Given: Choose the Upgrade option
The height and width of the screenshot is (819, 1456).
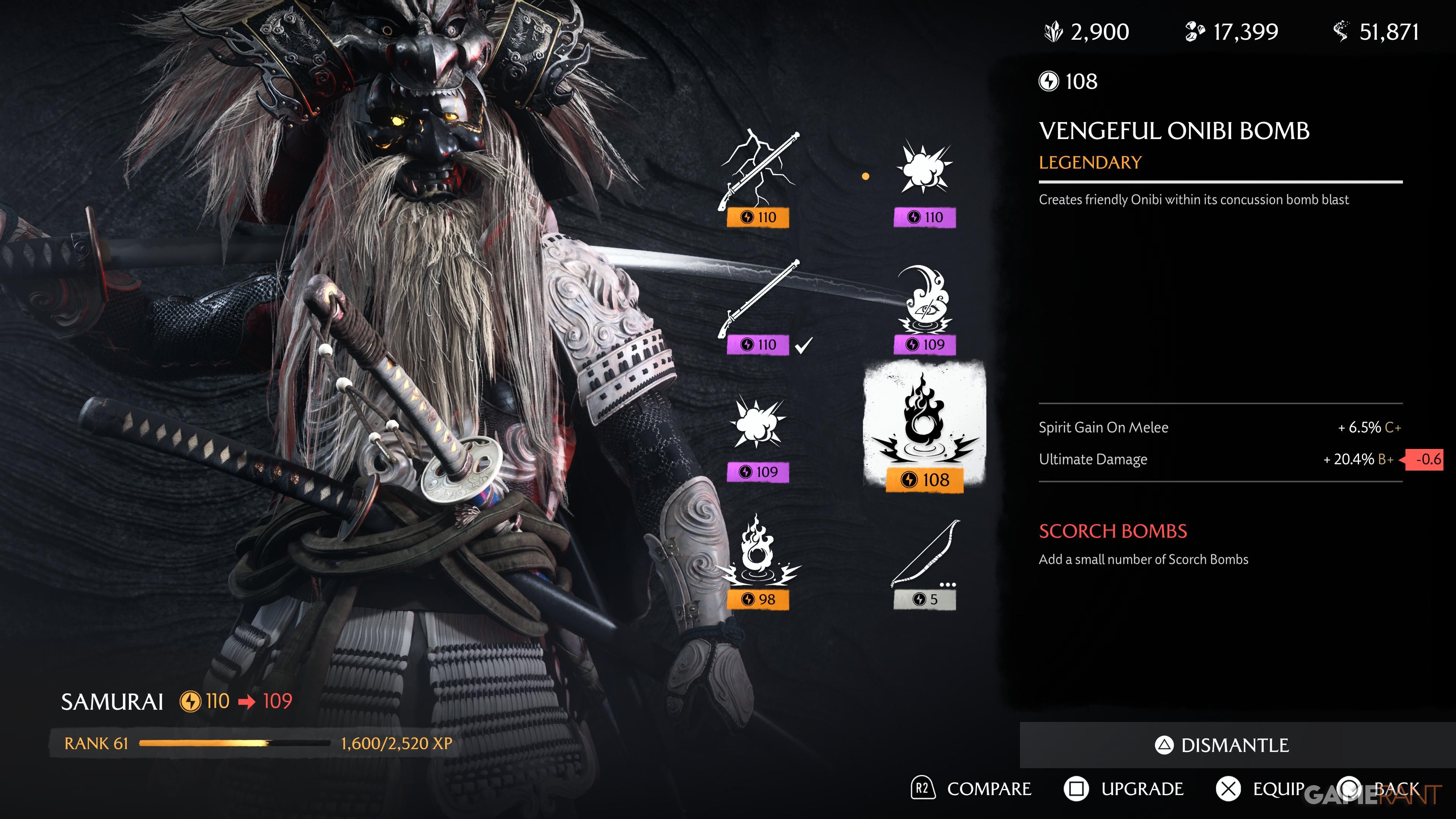Looking at the screenshot, I should pyautogui.click(x=1124, y=789).
